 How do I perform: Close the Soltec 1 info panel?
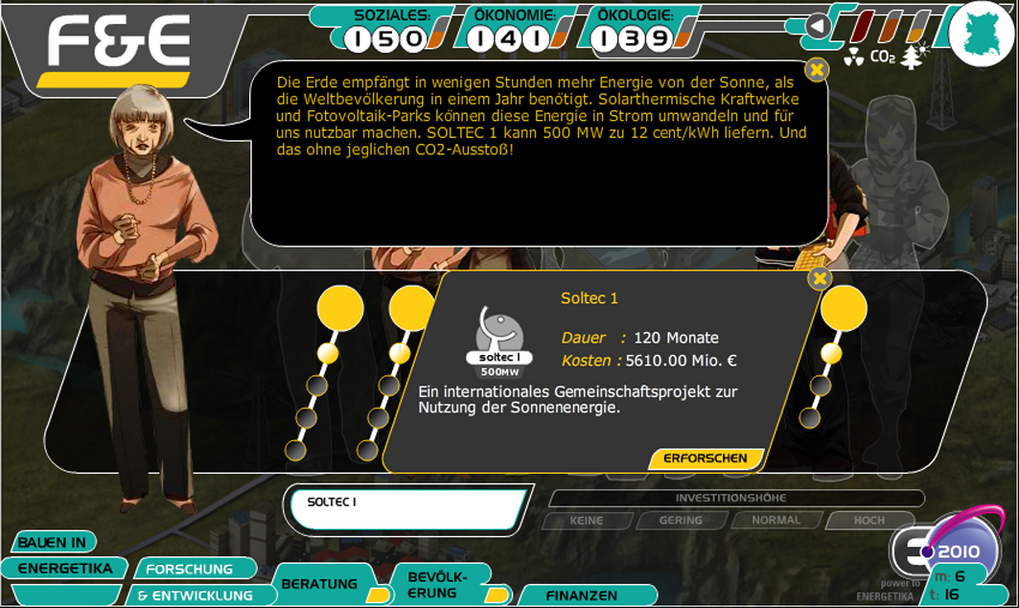[819, 278]
